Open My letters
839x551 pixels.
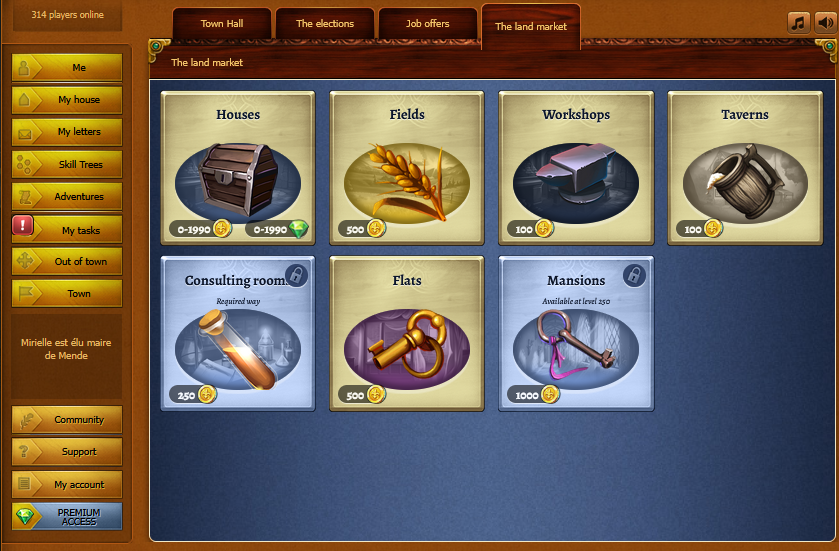(67, 131)
